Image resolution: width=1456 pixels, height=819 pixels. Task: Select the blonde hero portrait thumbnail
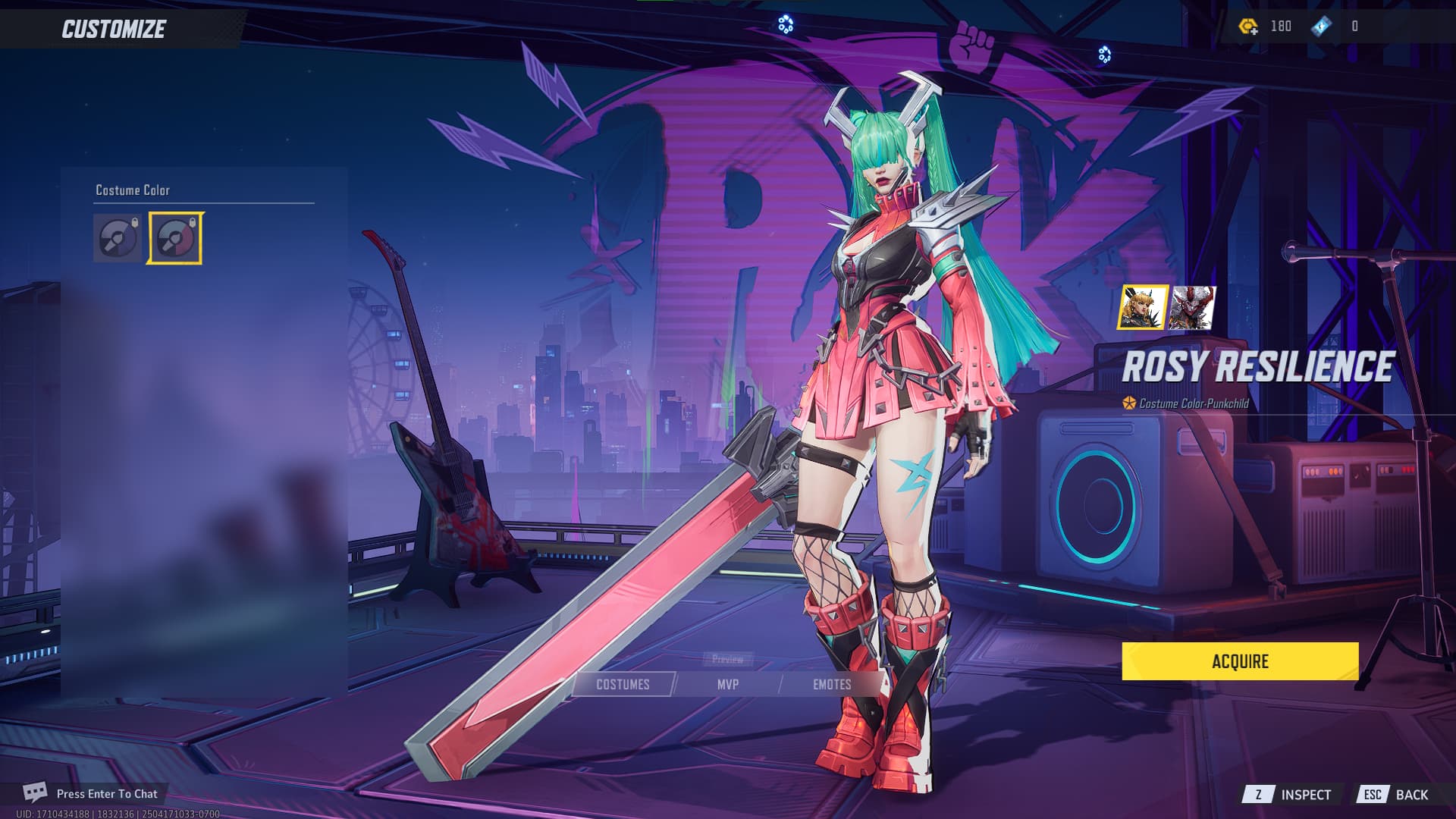(x=1143, y=308)
